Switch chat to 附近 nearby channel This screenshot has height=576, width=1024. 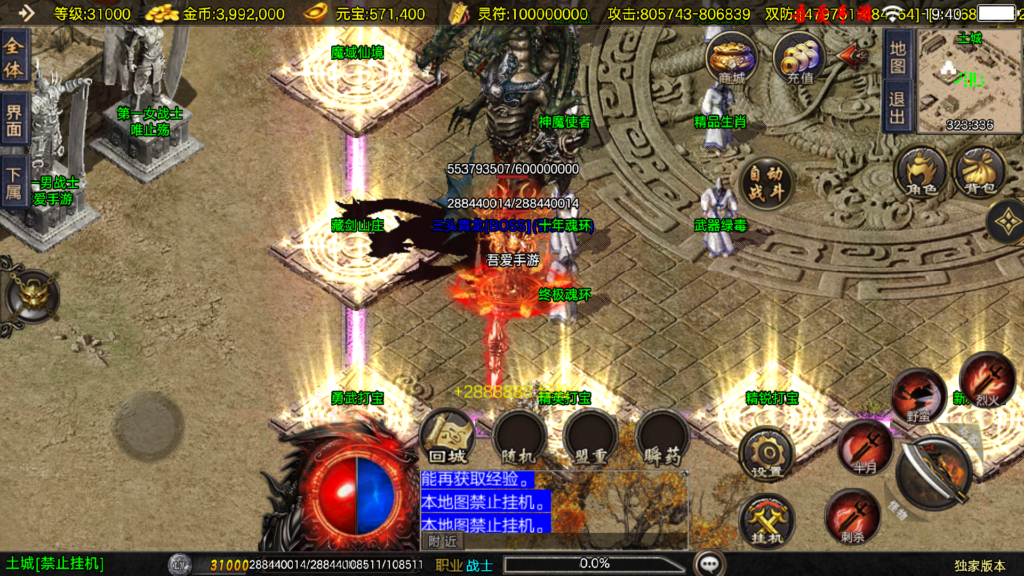pyautogui.click(x=443, y=541)
